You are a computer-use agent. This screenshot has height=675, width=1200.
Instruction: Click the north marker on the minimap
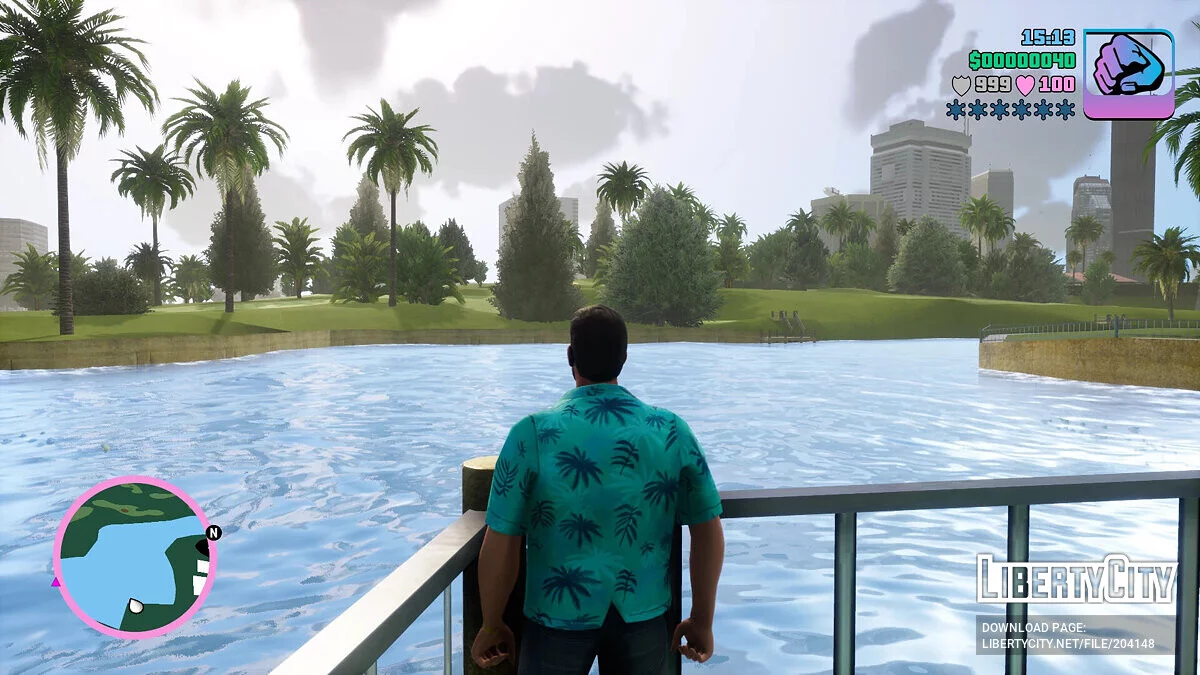coord(214,533)
